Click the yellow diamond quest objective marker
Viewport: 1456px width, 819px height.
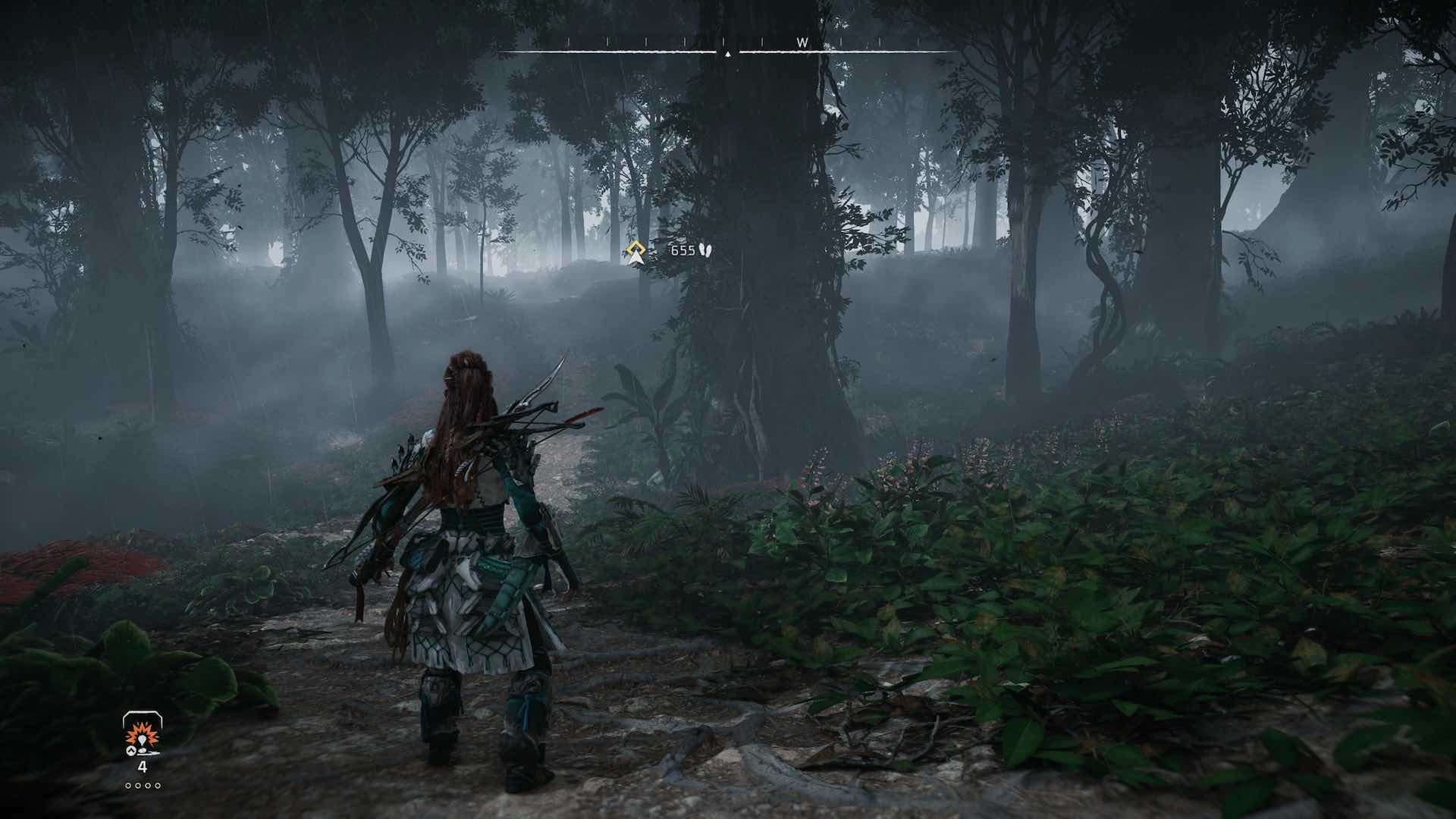[635, 247]
